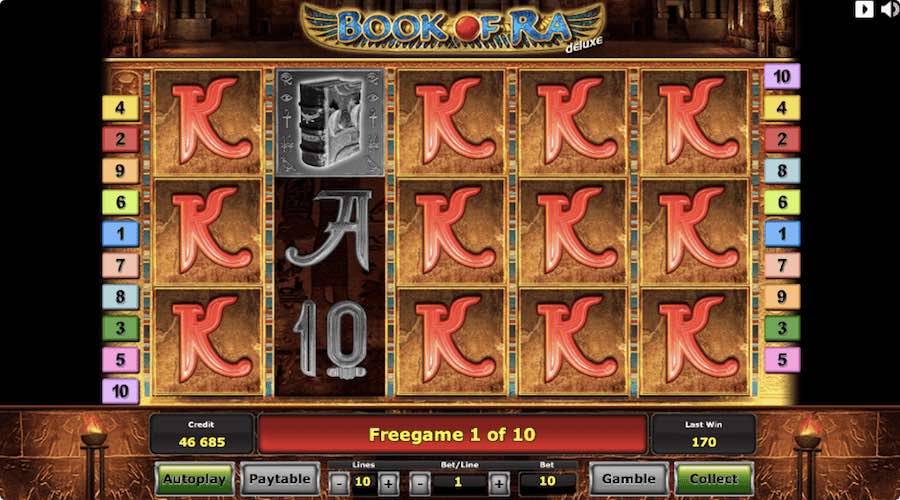The image size is (900, 500).
Task: Lower the Bet/Line amount
Action: click(421, 482)
